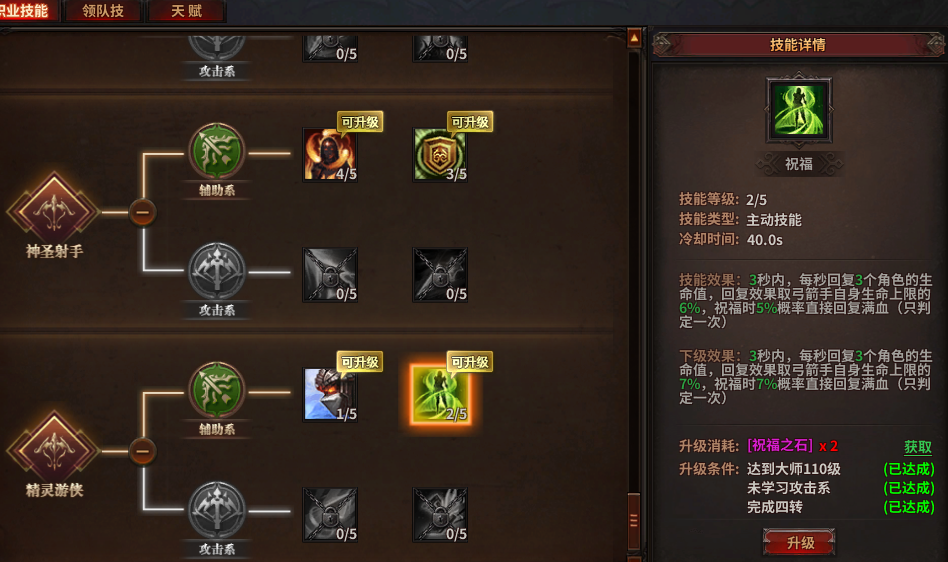
Task: Click the green 获取 link
Action: [x=917, y=447]
